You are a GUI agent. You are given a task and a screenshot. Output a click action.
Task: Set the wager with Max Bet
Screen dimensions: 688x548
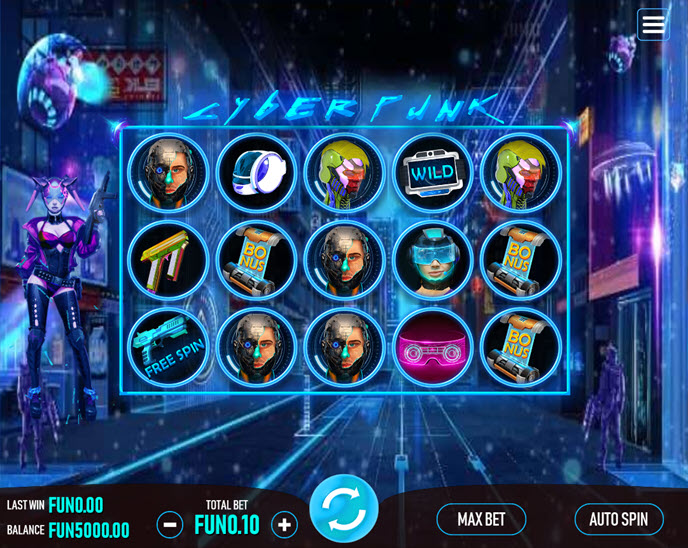[x=481, y=519]
